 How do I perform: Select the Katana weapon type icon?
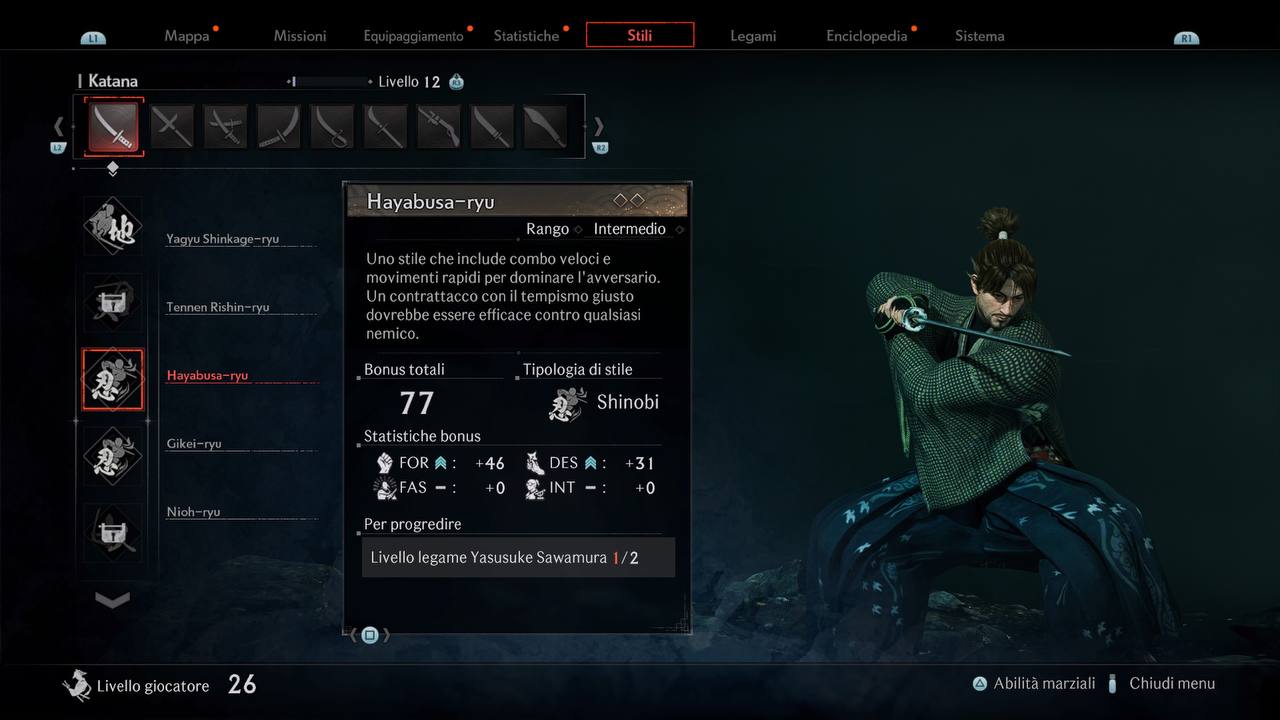pyautogui.click(x=113, y=126)
